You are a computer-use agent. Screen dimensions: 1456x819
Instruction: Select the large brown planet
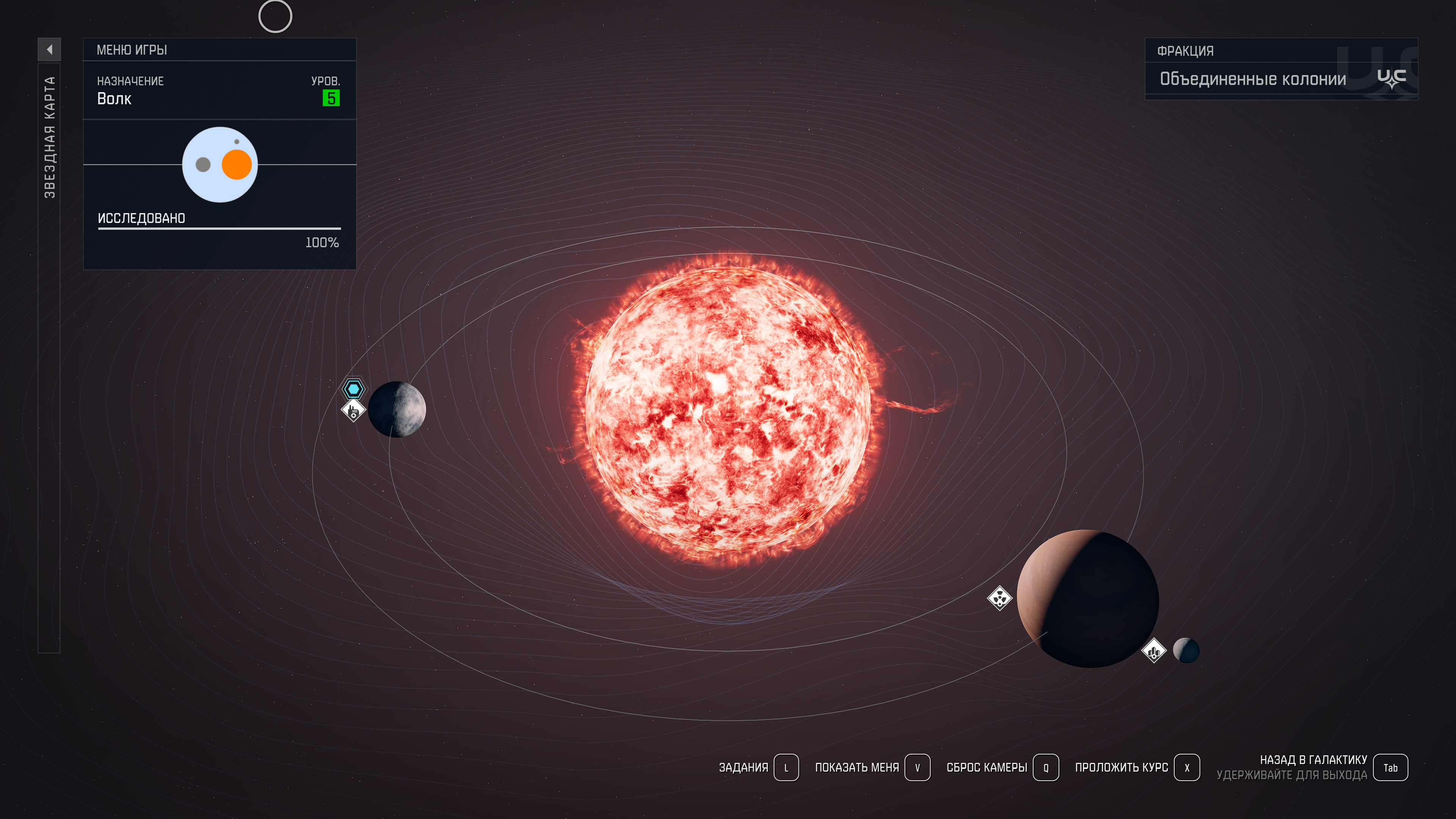(x=1087, y=598)
